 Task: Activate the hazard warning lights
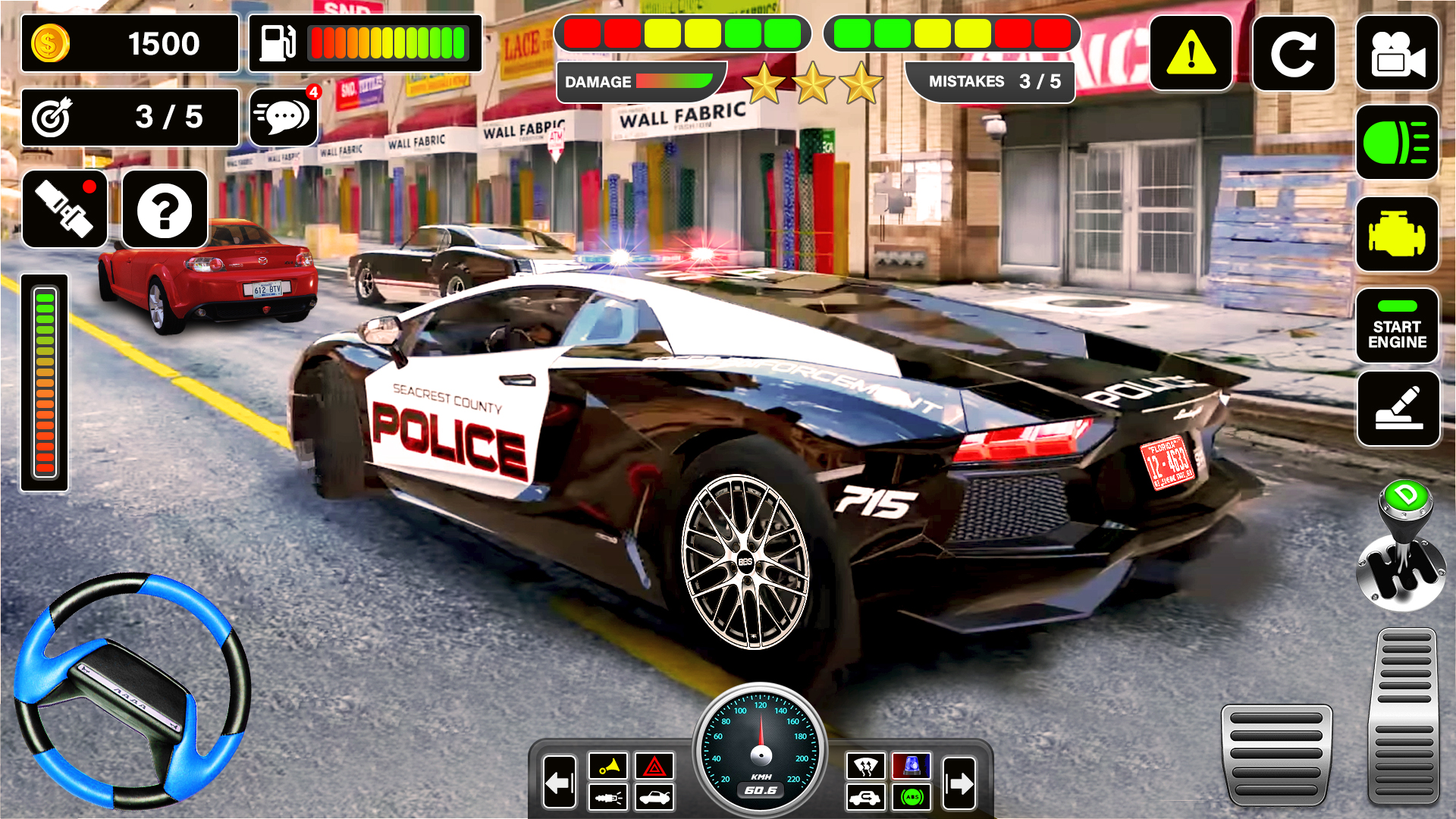(654, 767)
